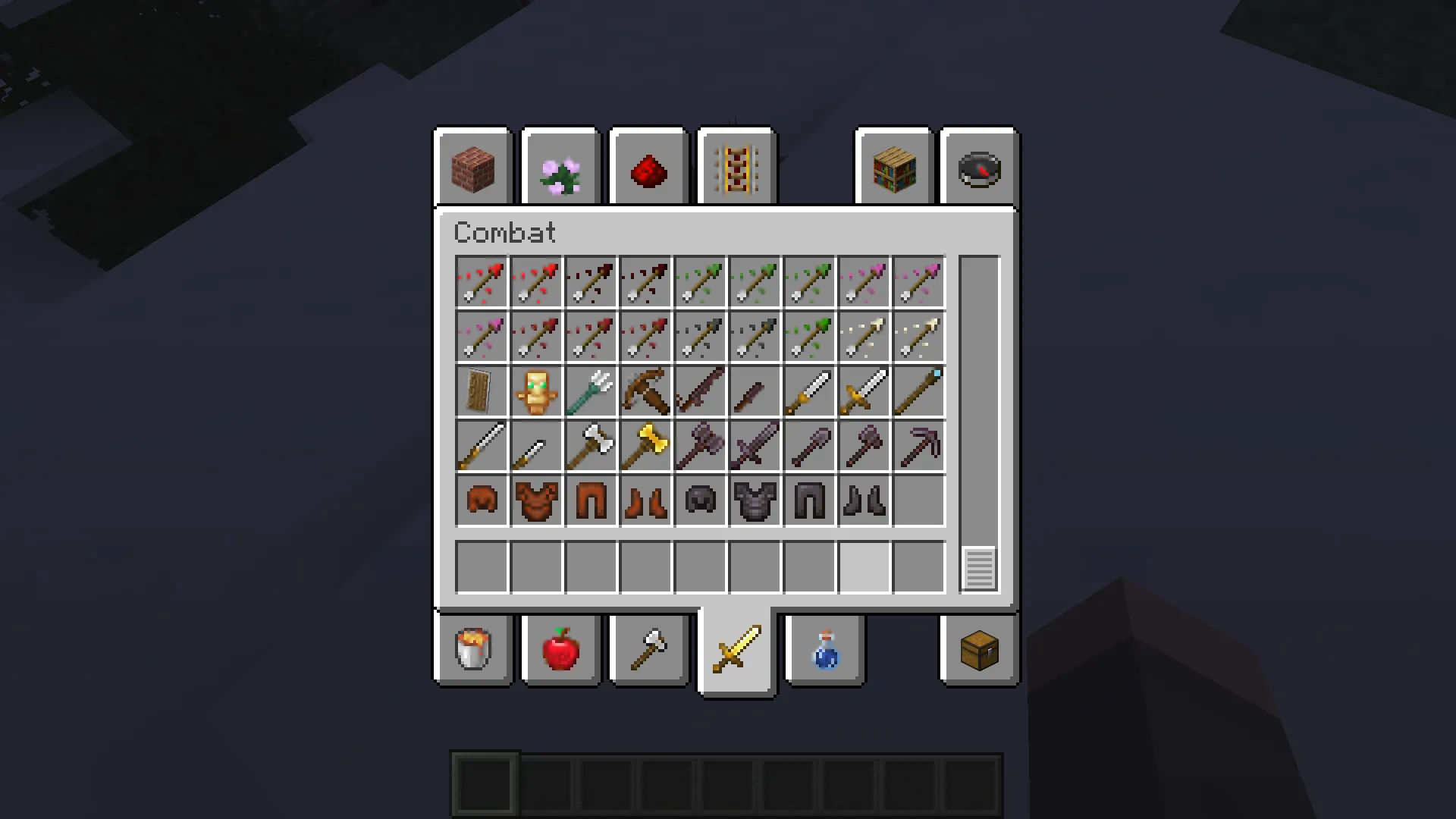
Task: Select the netherite helmet
Action: pyautogui.click(x=698, y=500)
